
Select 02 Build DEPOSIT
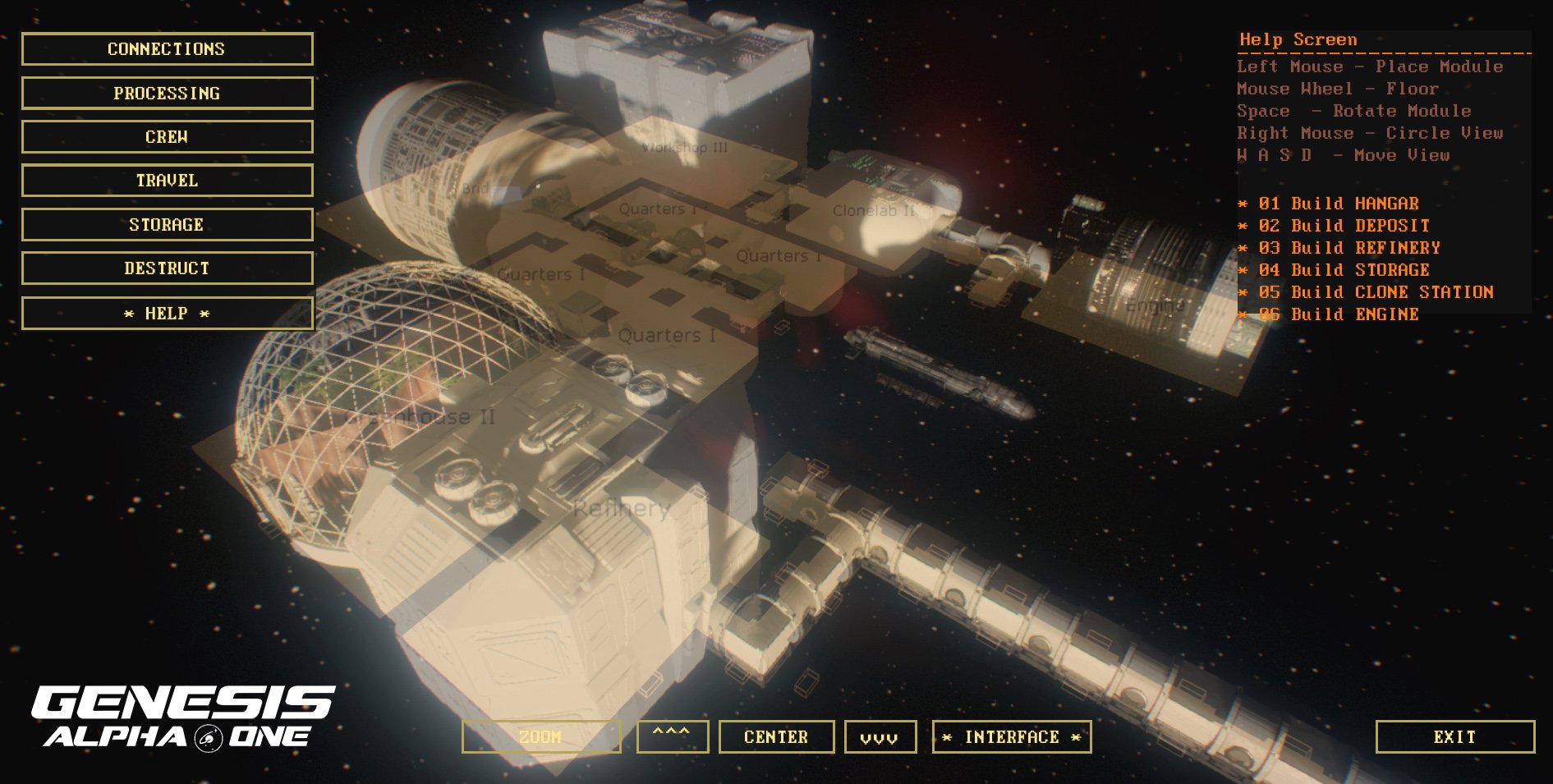[1334, 225]
